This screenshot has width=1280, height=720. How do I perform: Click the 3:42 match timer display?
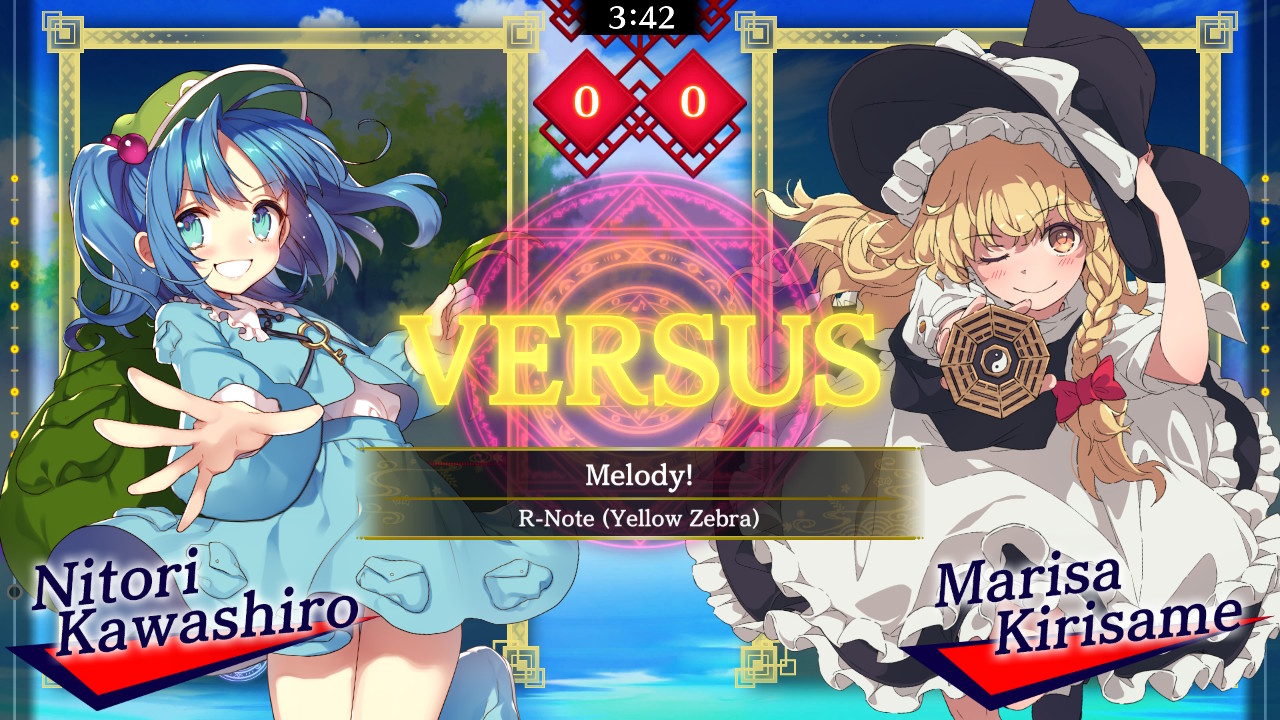pyautogui.click(x=640, y=16)
